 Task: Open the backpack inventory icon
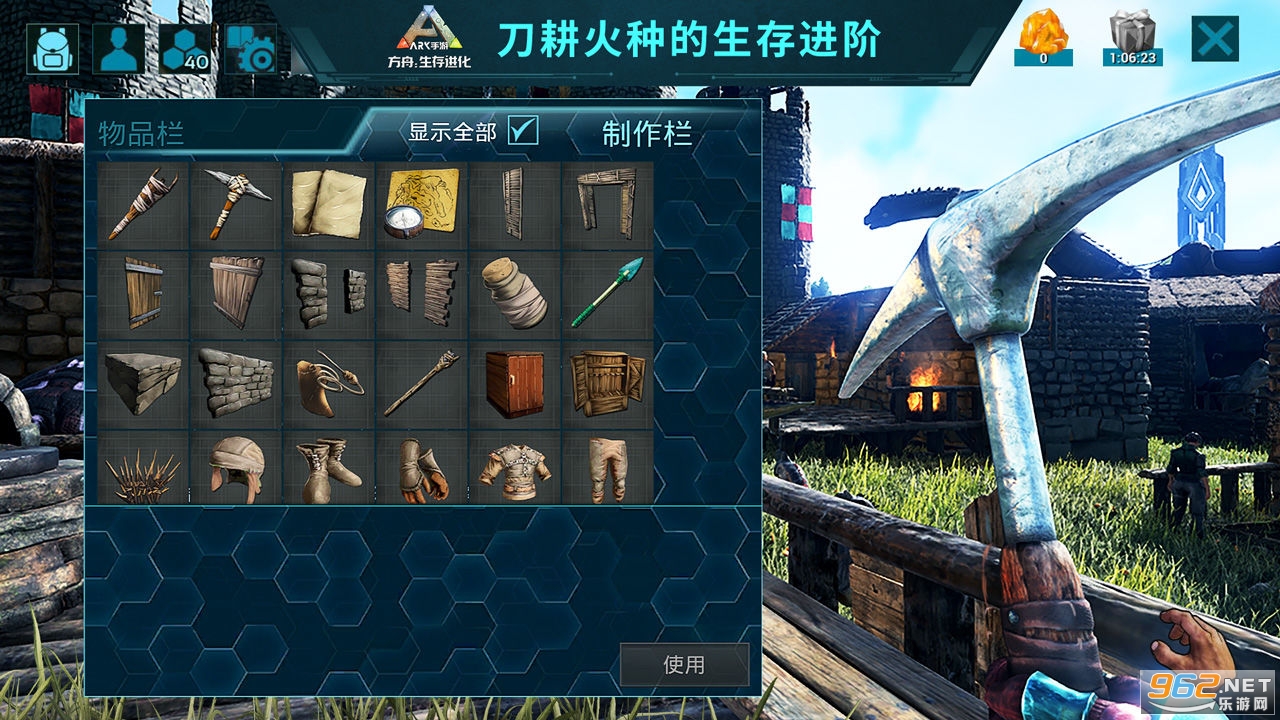tap(55, 47)
